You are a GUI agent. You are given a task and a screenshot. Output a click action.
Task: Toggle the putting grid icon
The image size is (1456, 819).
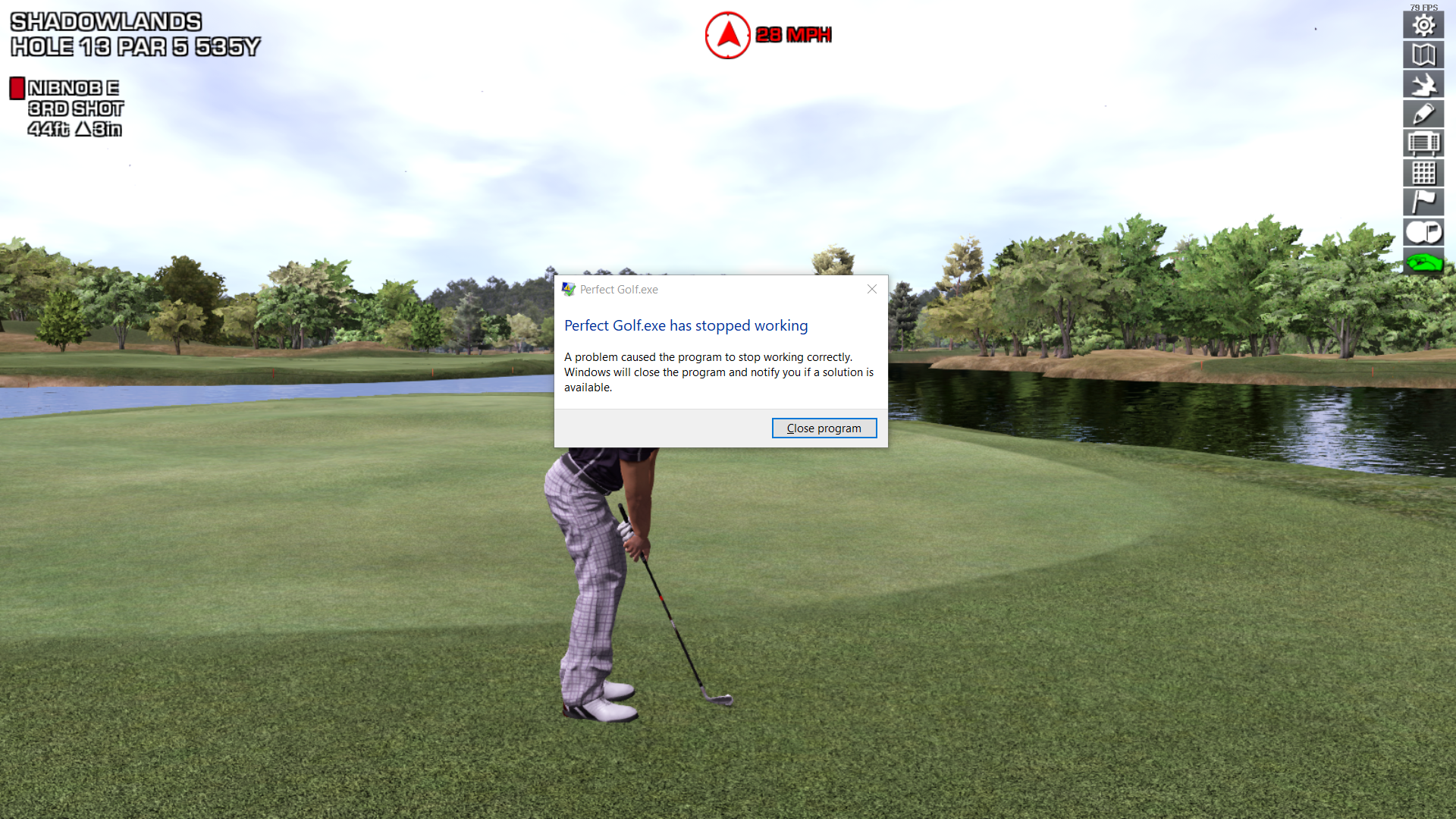point(1423,173)
